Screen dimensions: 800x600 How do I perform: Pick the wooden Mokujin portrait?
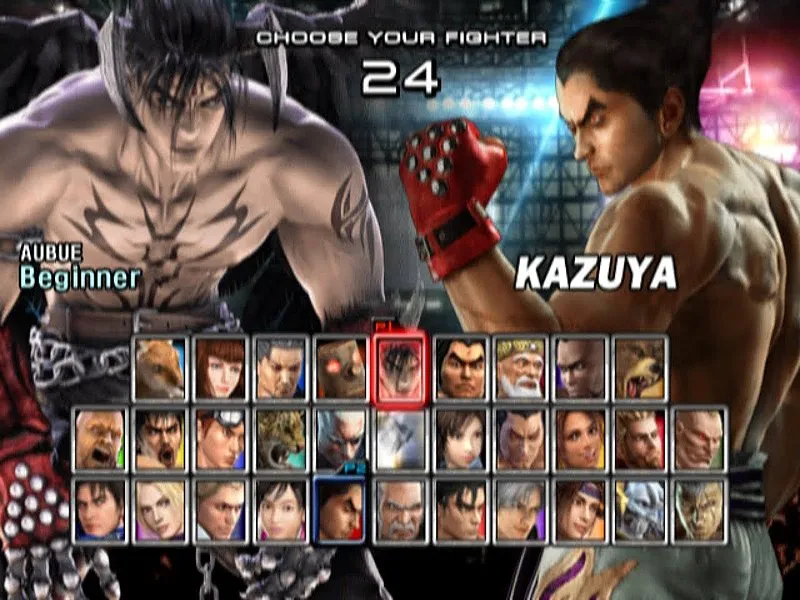click(x=341, y=368)
